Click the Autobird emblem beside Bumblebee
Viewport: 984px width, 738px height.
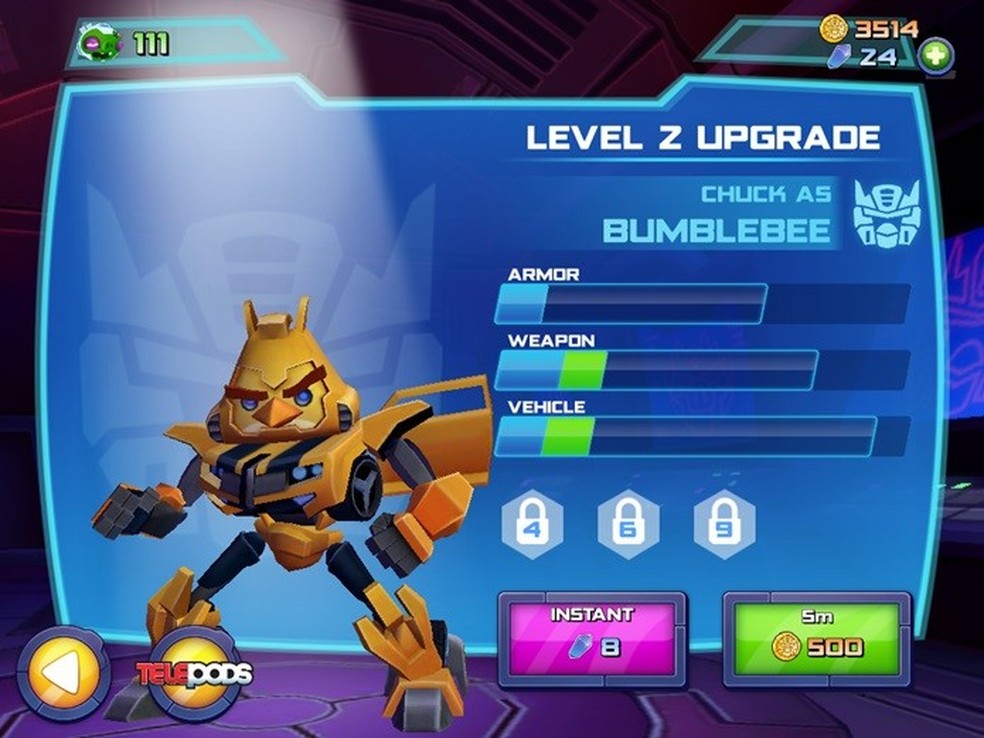point(884,213)
